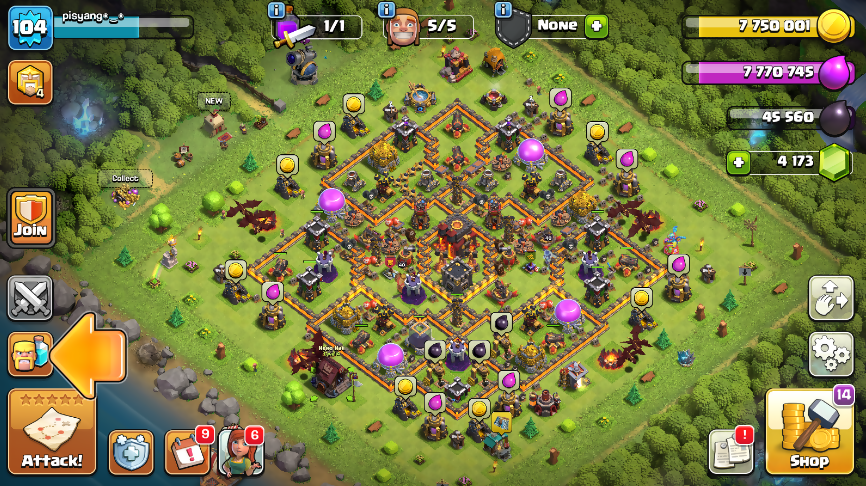This screenshot has height=486, width=866.
Task: Open the gear Settings menu
Action: tap(830, 354)
